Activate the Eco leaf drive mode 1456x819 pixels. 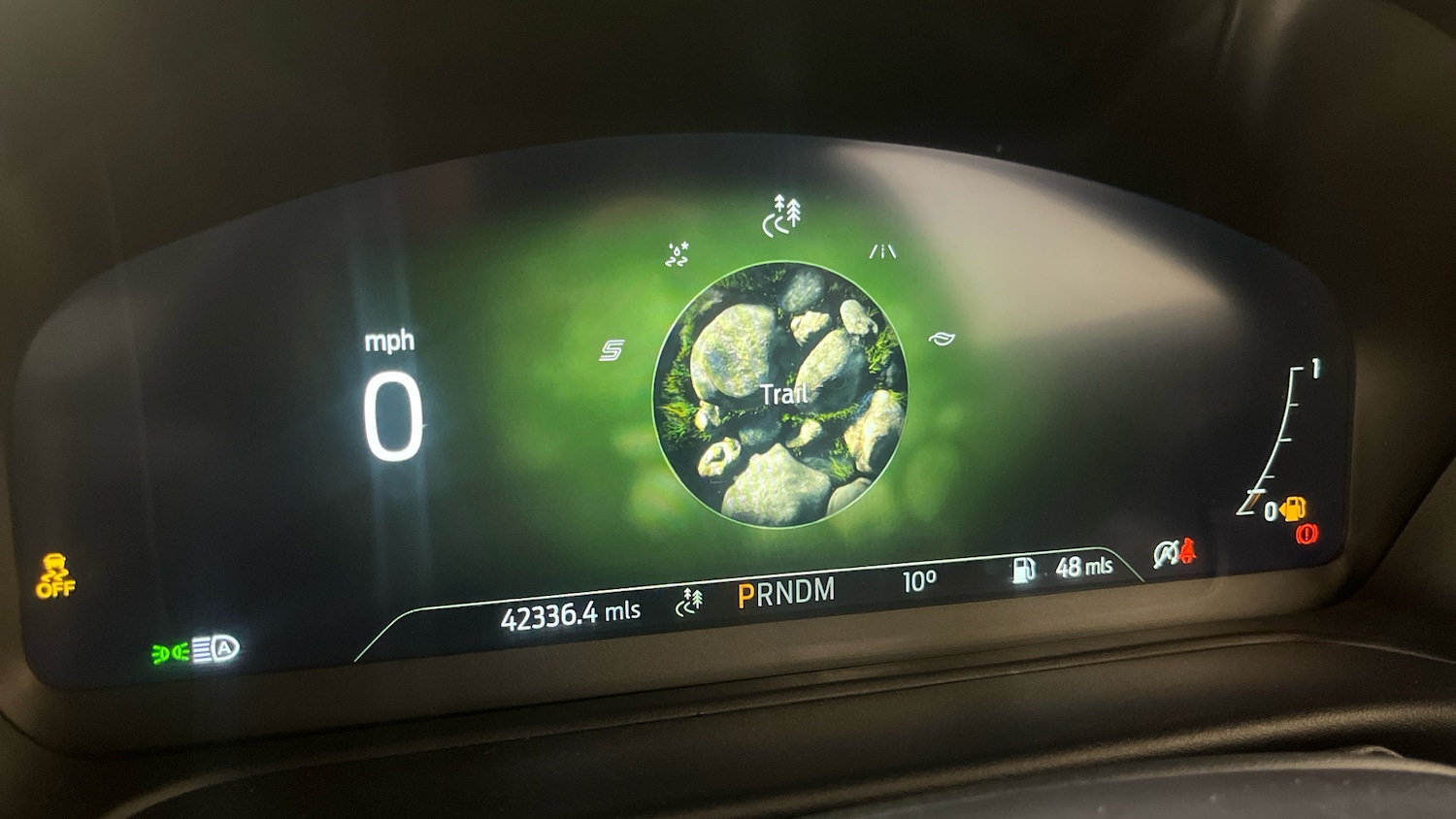click(x=941, y=339)
